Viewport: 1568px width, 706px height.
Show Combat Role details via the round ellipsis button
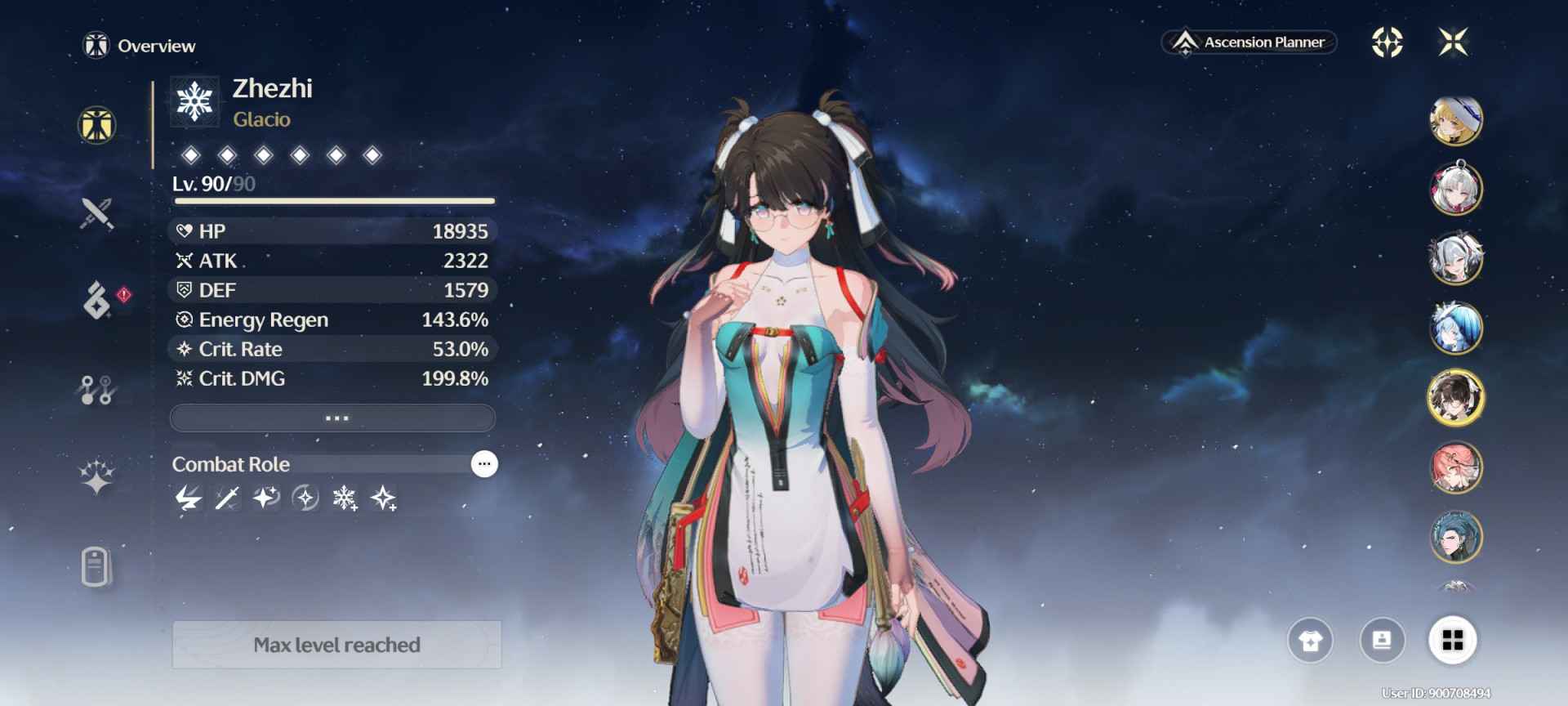pyautogui.click(x=484, y=464)
